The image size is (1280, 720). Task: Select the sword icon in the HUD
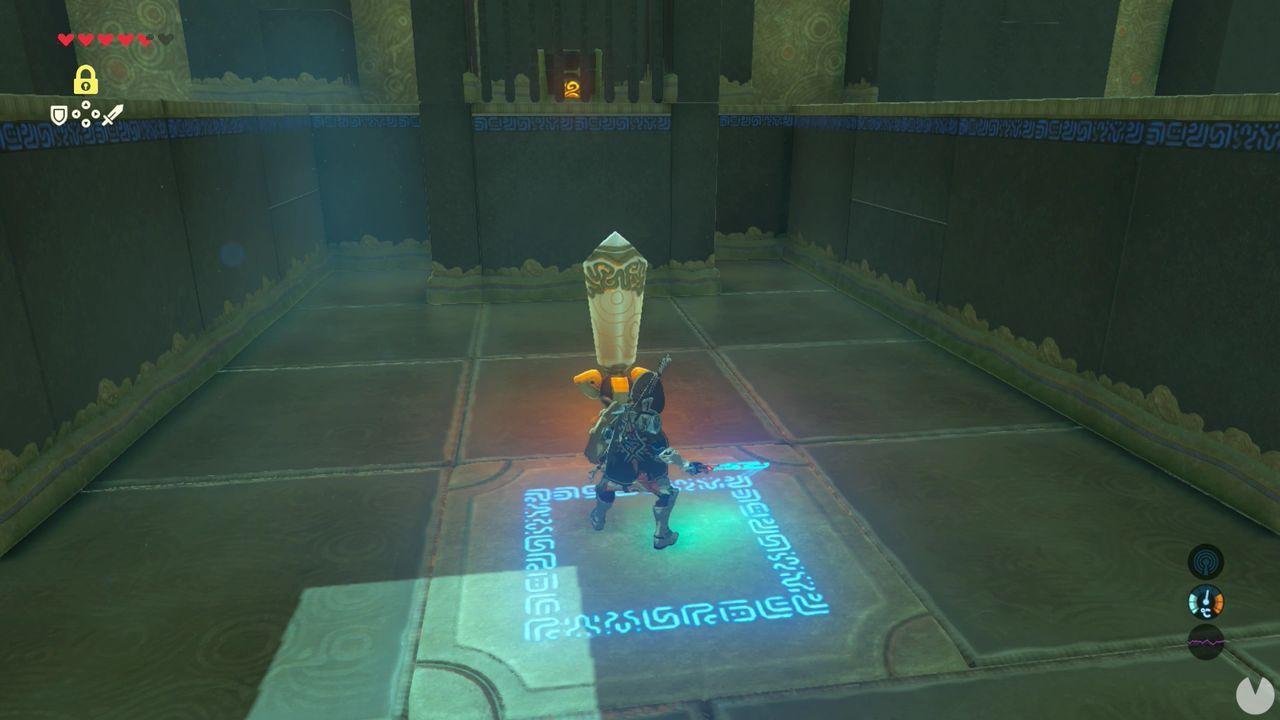112,114
